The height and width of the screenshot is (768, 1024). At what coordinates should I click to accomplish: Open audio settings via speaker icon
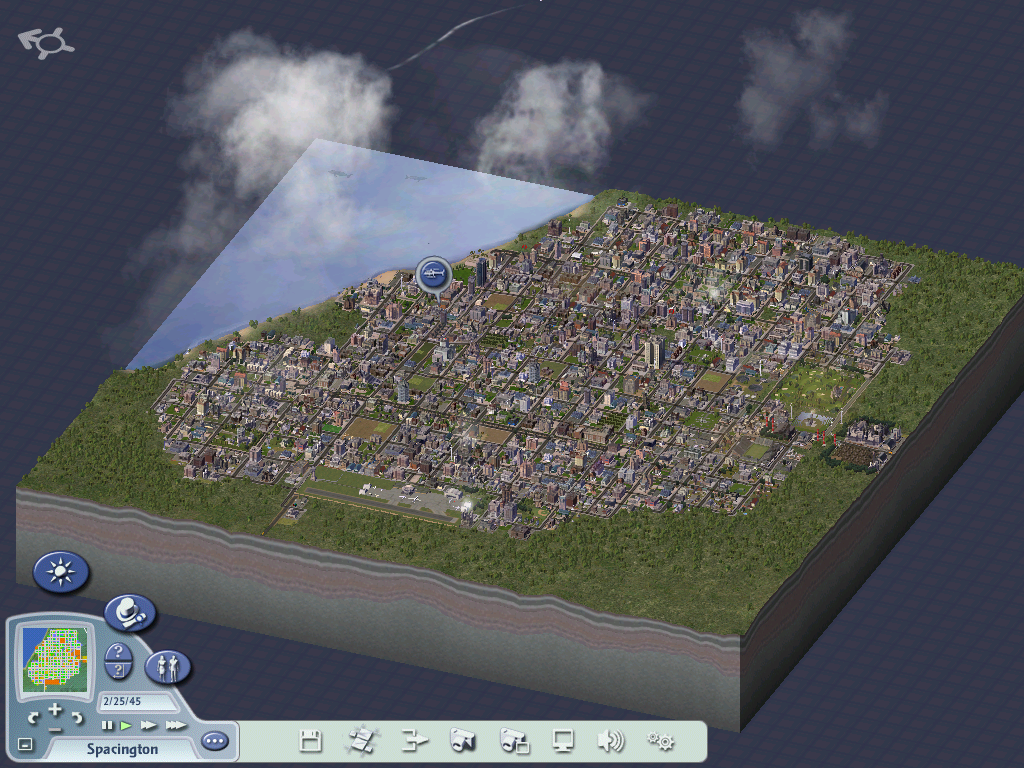(x=610, y=741)
